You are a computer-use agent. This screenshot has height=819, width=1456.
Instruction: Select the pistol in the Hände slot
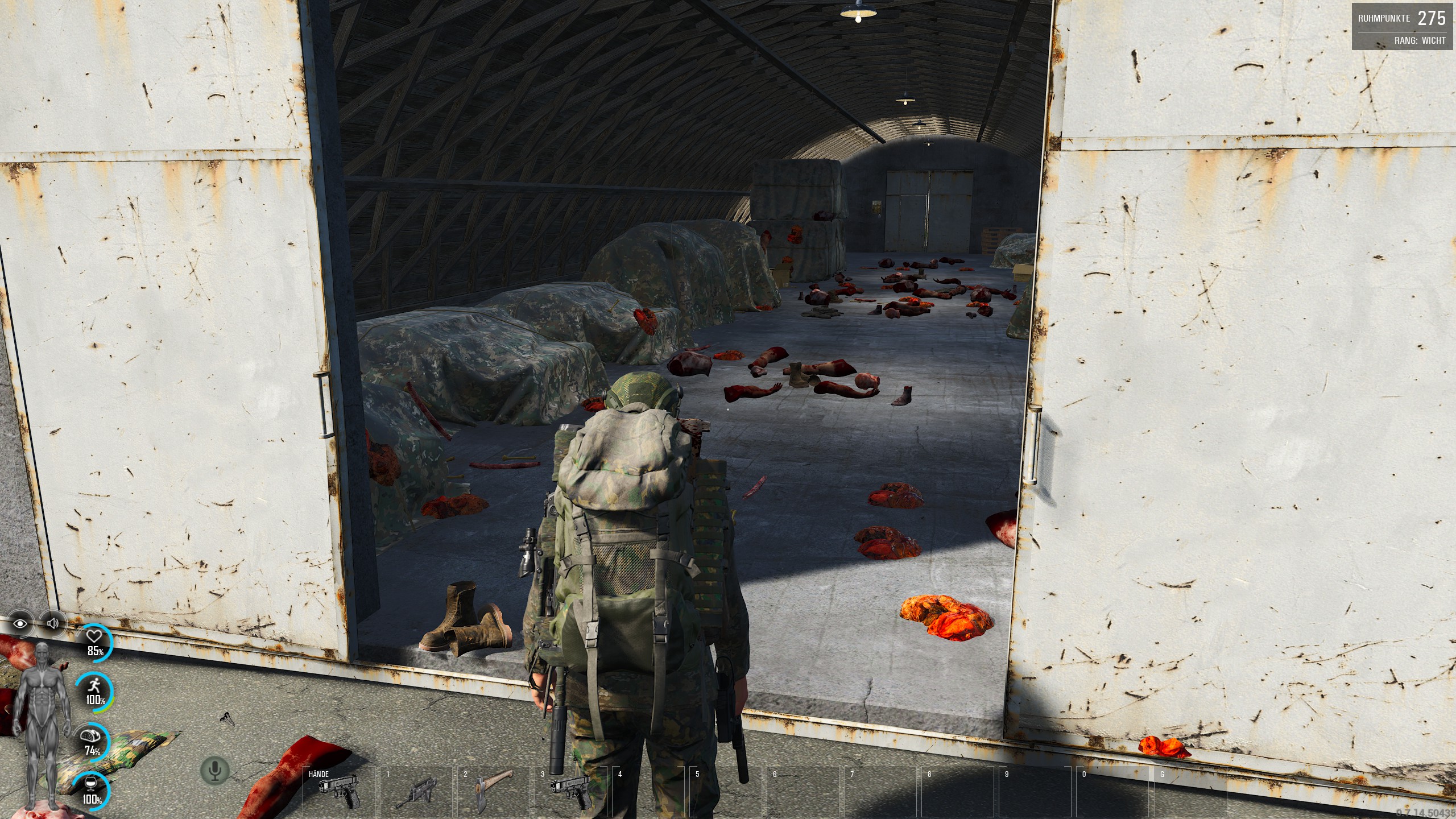(340, 792)
